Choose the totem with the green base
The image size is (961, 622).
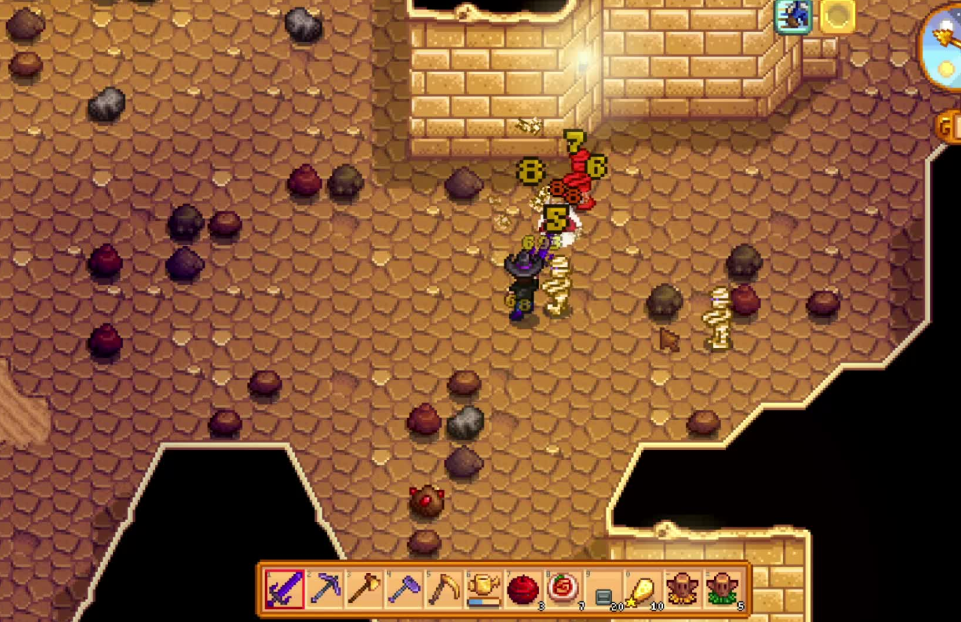click(x=722, y=590)
